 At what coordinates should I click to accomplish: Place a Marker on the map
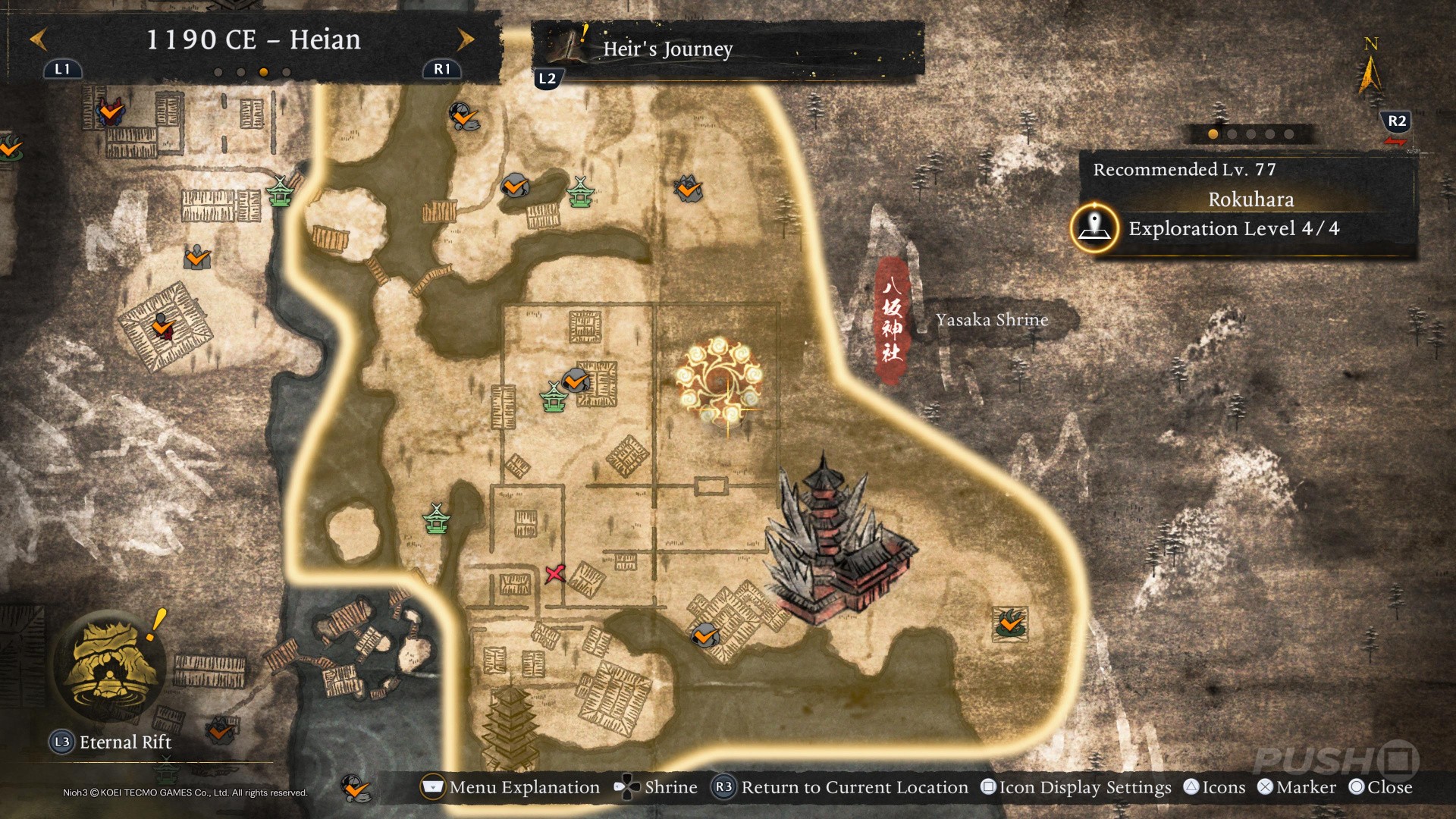tap(1297, 787)
